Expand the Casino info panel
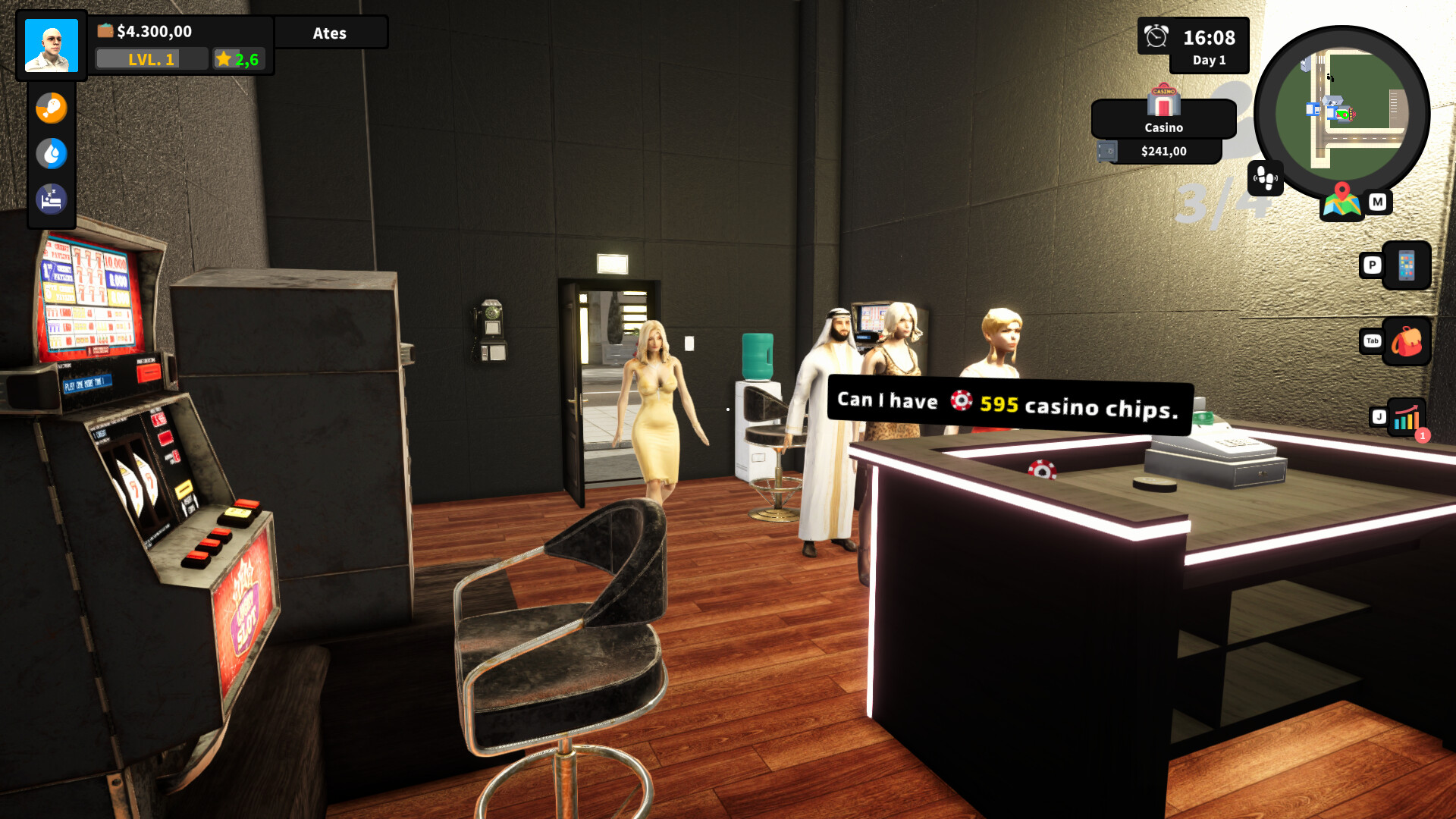This screenshot has height=819, width=1456. (1163, 127)
